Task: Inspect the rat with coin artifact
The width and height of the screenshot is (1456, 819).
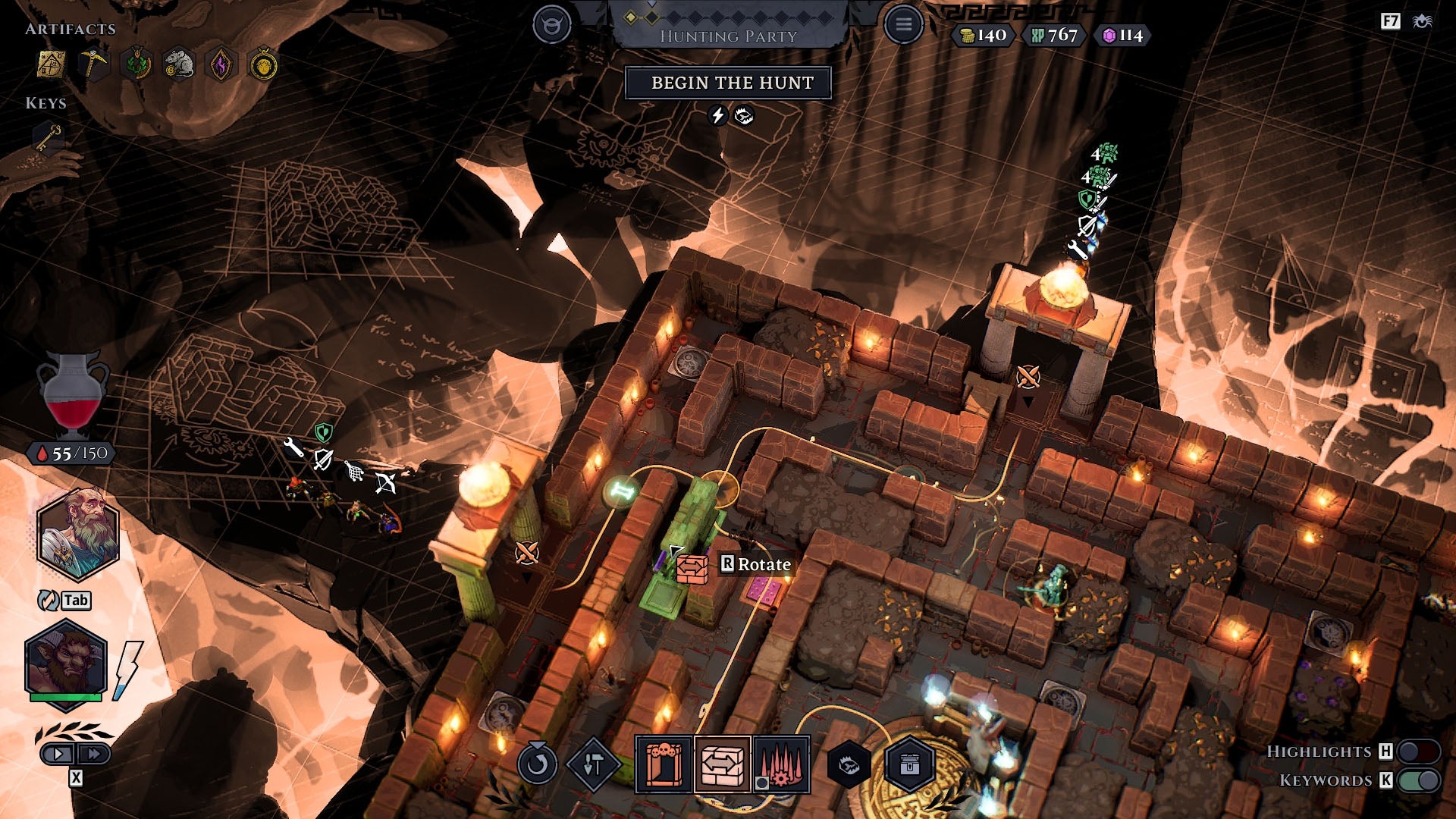Action: [x=178, y=65]
